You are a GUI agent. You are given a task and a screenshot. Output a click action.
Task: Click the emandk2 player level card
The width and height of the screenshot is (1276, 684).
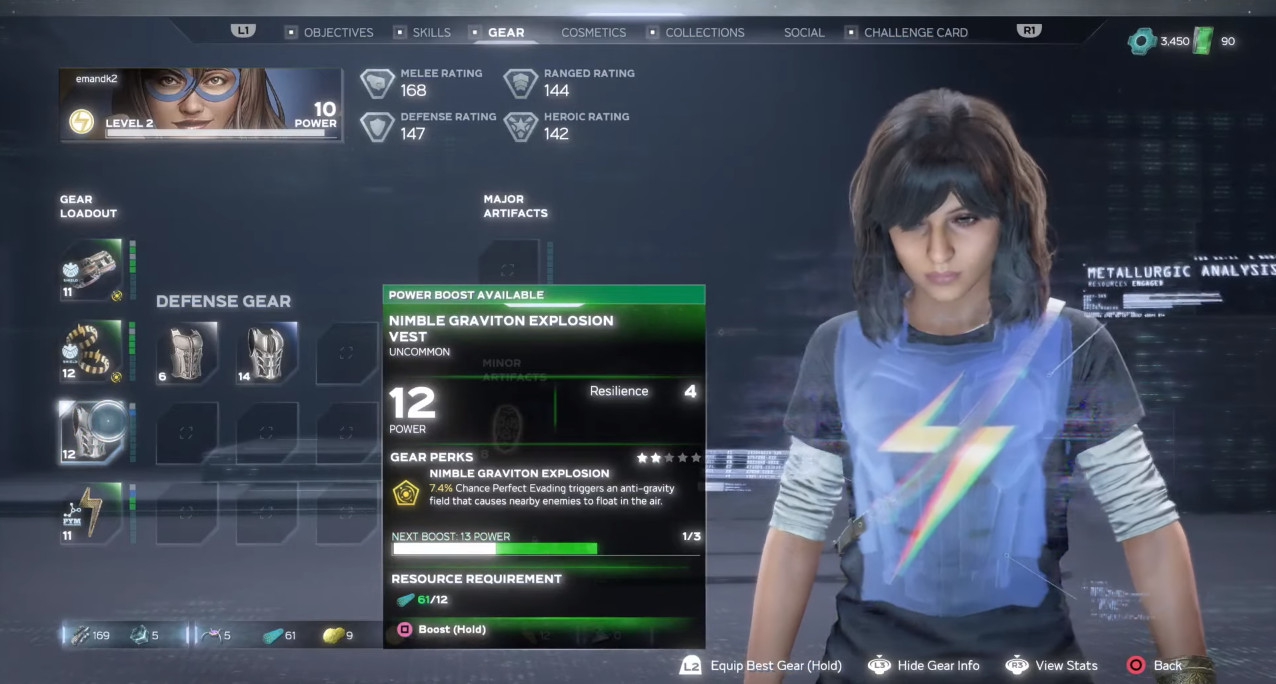201,105
